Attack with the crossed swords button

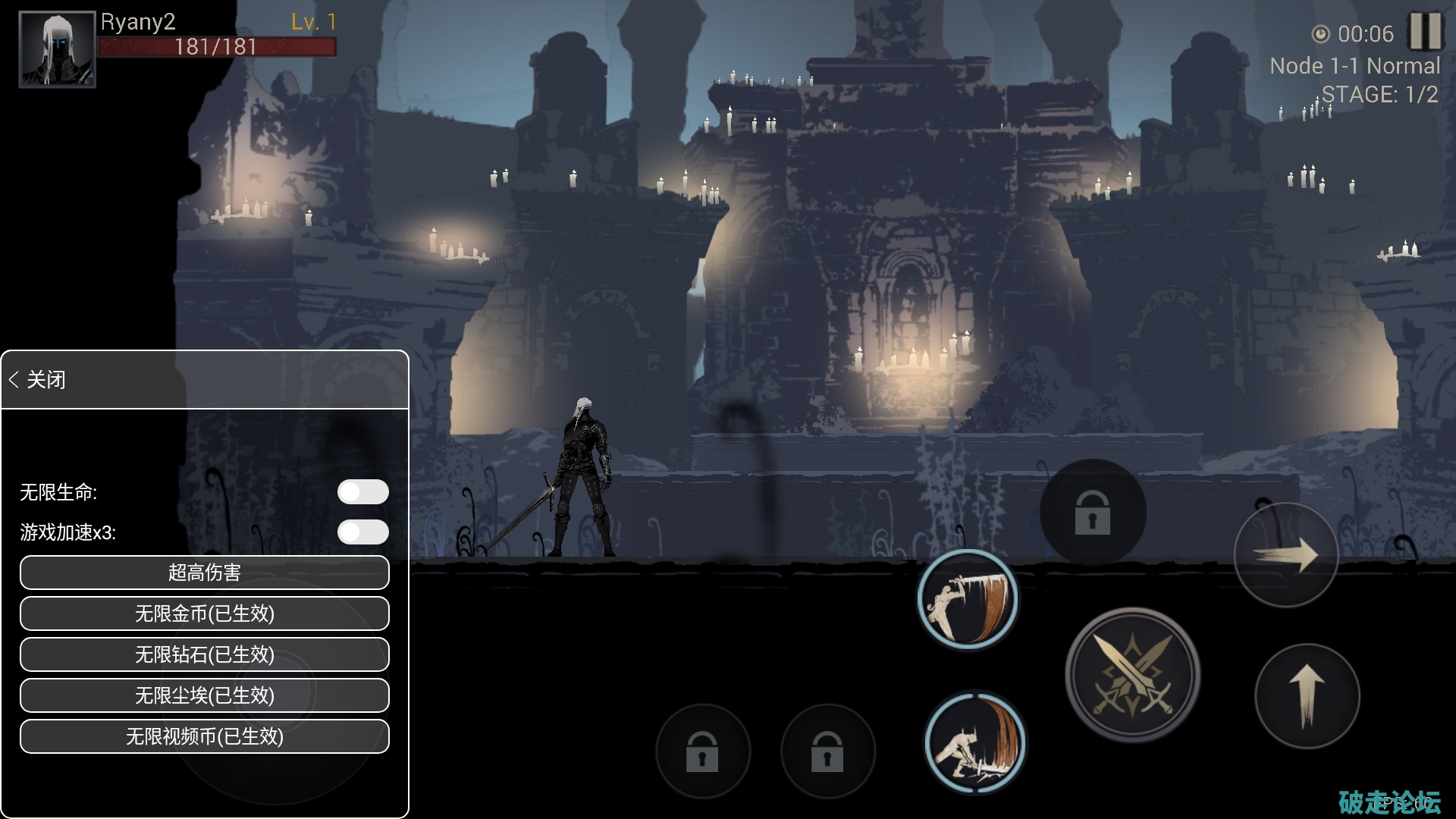point(1133,675)
